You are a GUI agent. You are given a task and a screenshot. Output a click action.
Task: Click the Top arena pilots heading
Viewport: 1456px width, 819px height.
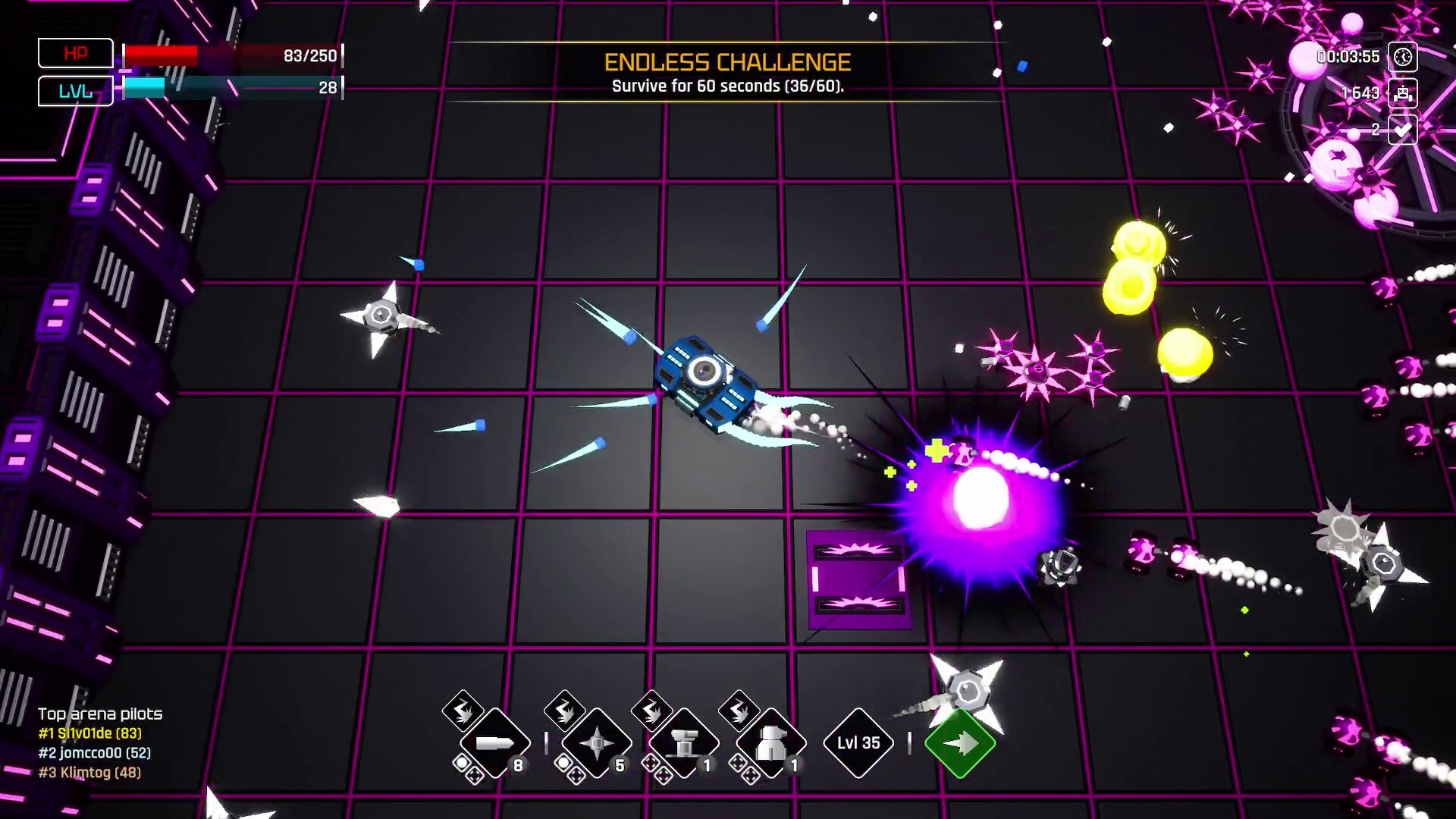[100, 714]
